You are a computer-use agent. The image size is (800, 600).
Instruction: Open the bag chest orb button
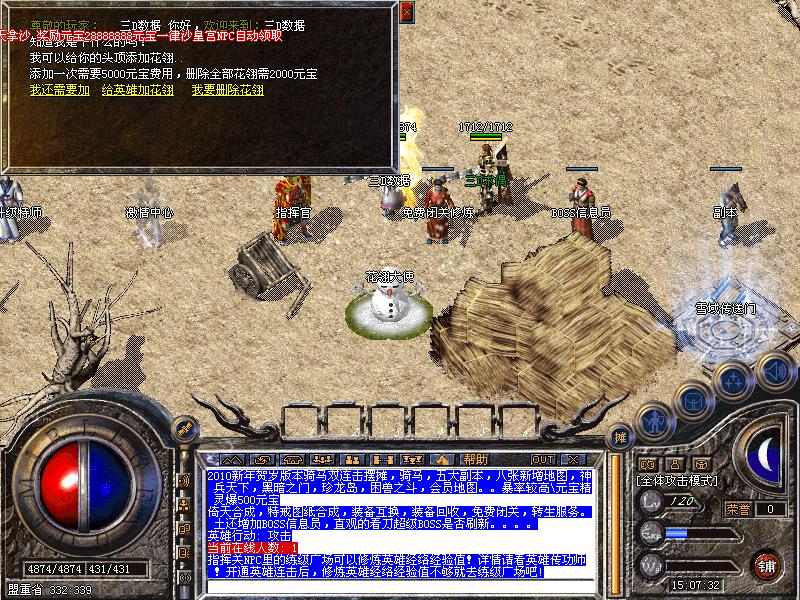[x=692, y=400]
